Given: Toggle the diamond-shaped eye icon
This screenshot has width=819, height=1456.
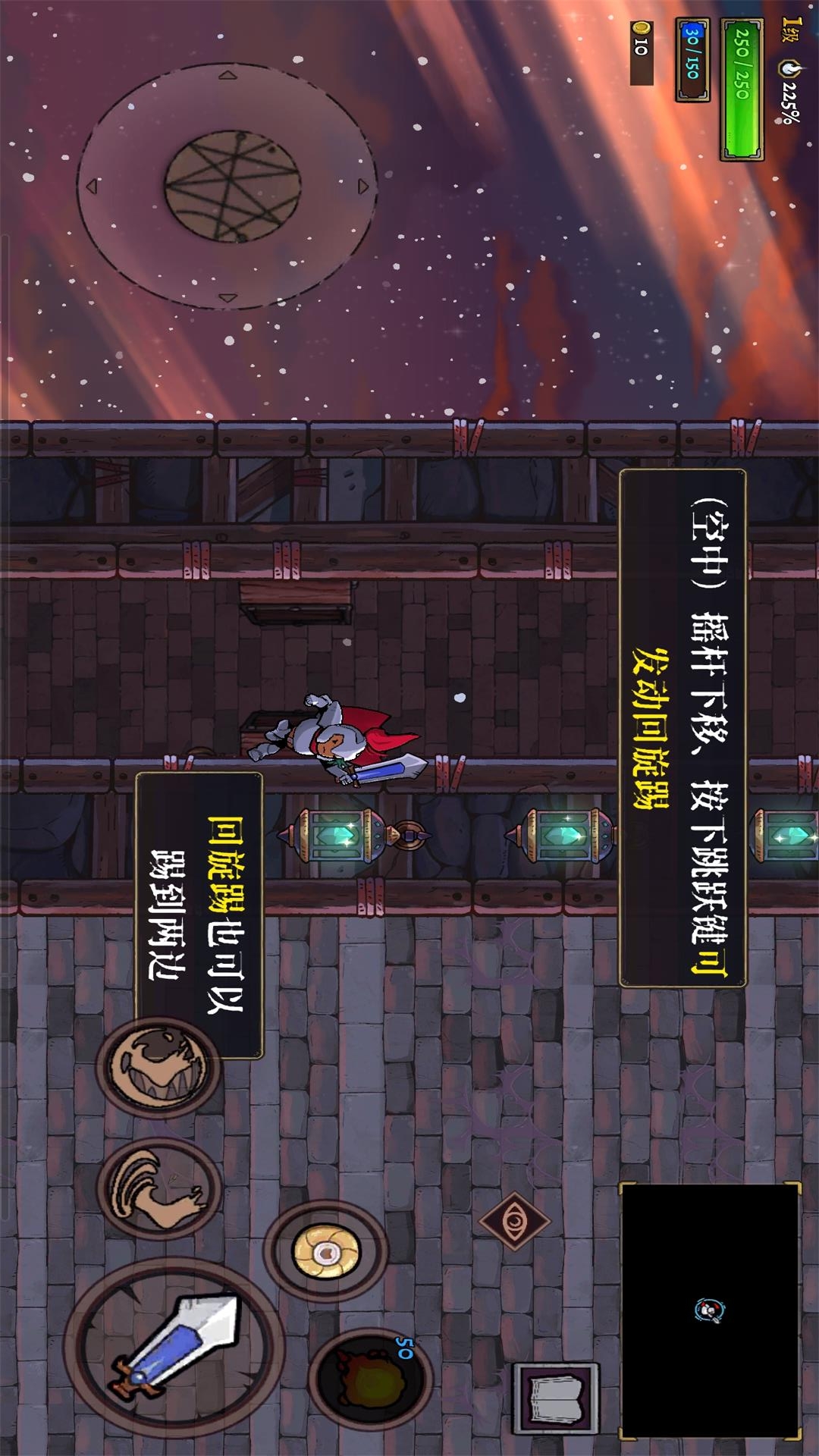Looking at the screenshot, I should point(514,1221).
